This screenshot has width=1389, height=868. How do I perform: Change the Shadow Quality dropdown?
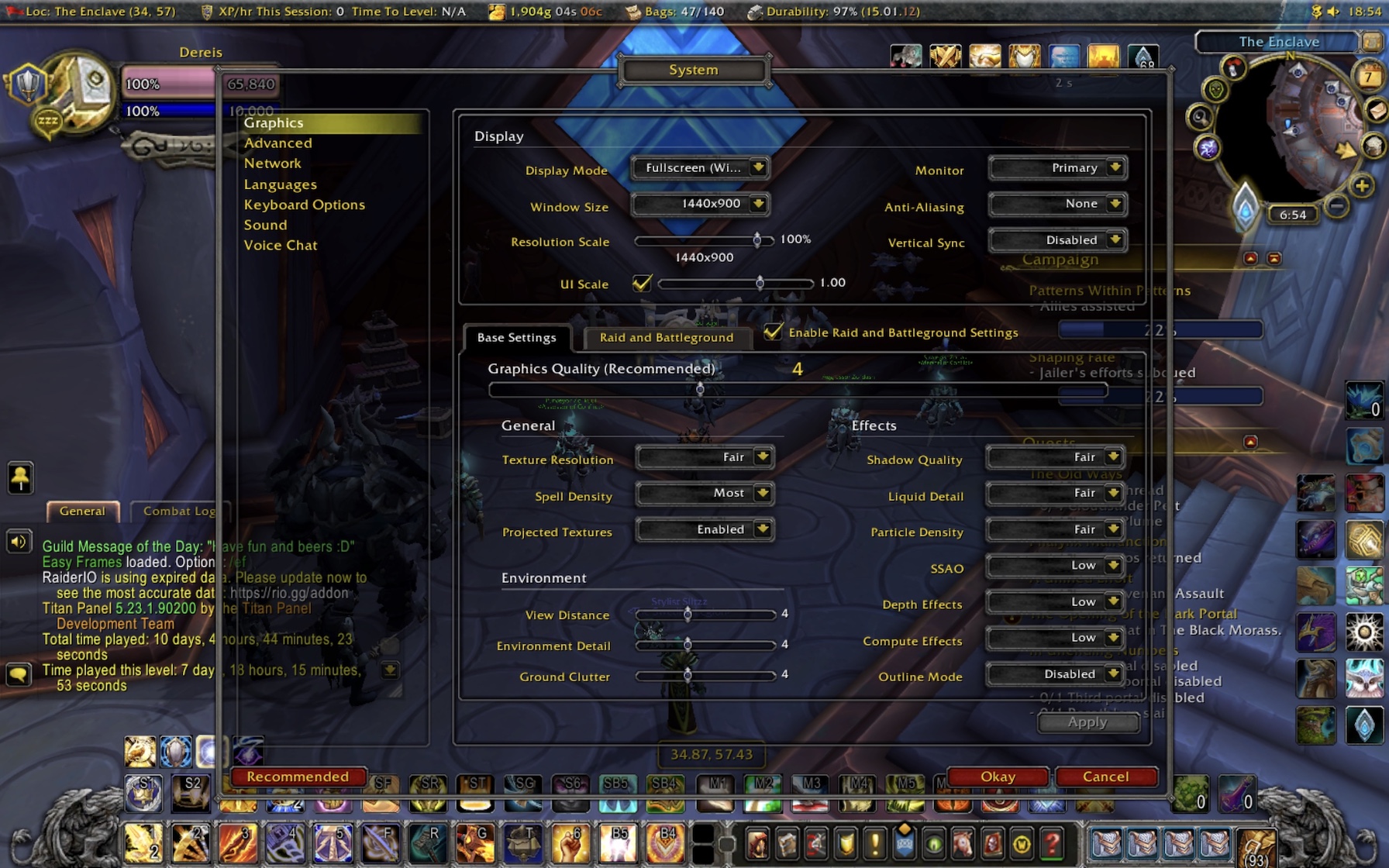pyautogui.click(x=1055, y=457)
